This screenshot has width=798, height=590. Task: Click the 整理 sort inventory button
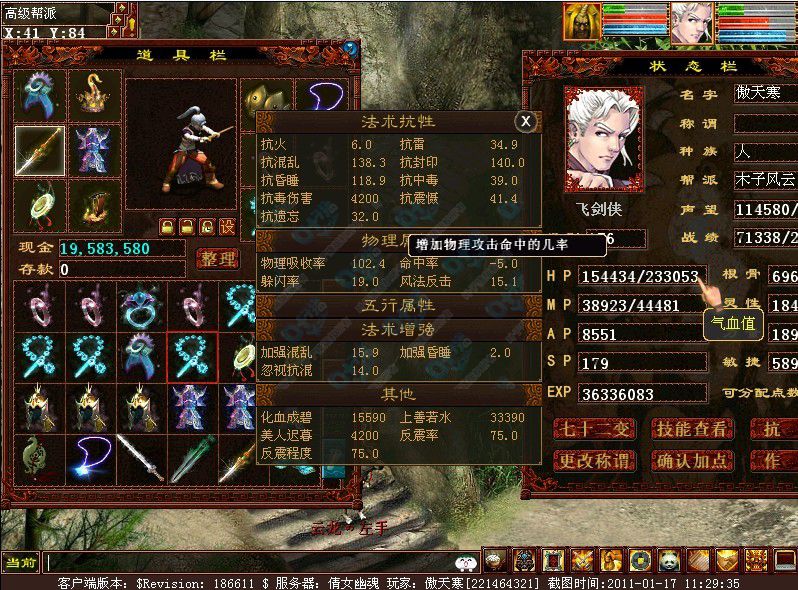pos(217,259)
